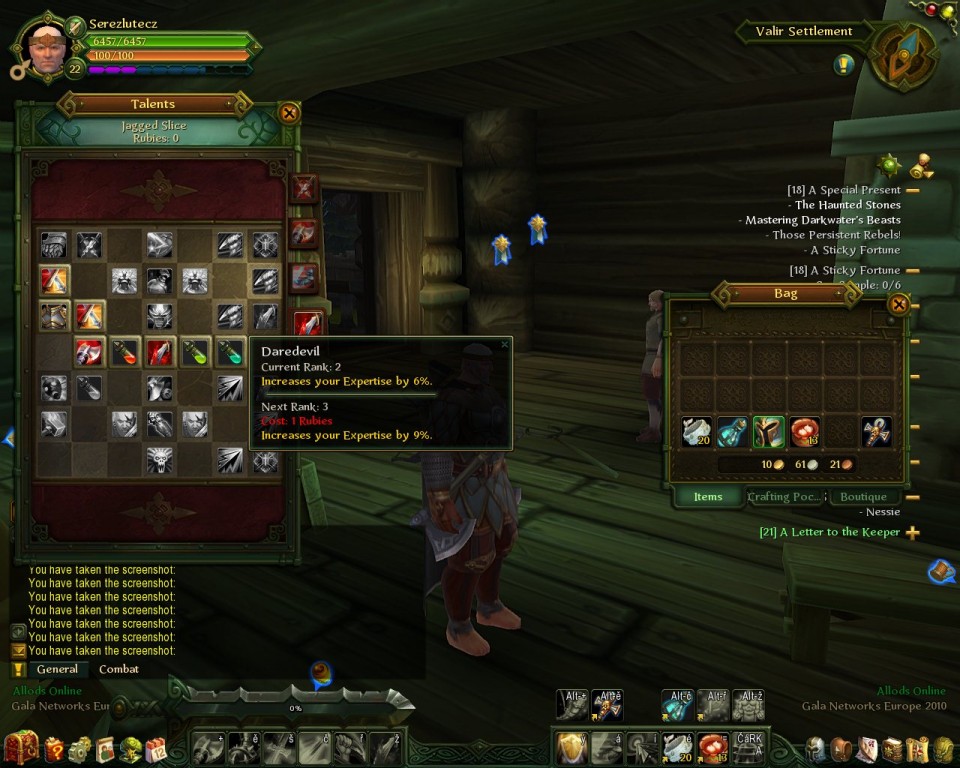Select the green-bordered helmet item in Bag

(x=768, y=431)
